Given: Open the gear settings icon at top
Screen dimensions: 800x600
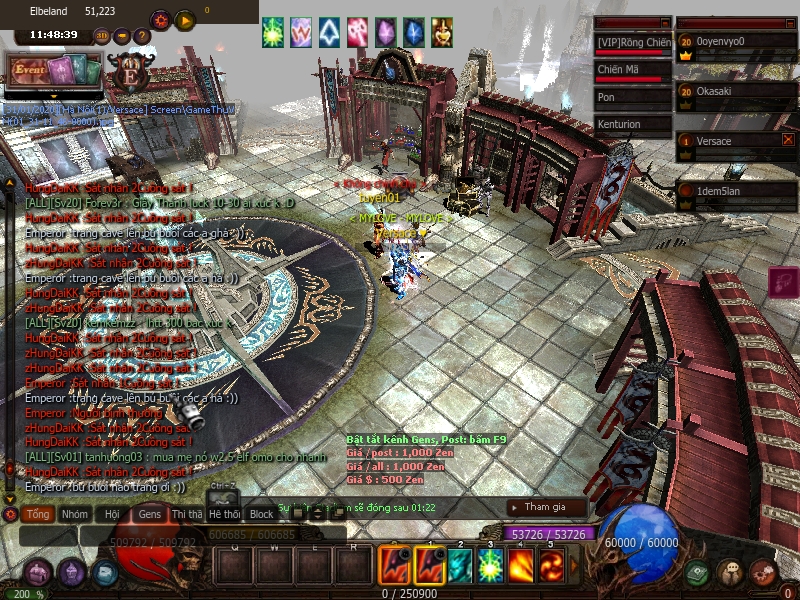Looking at the screenshot, I should [x=160, y=20].
